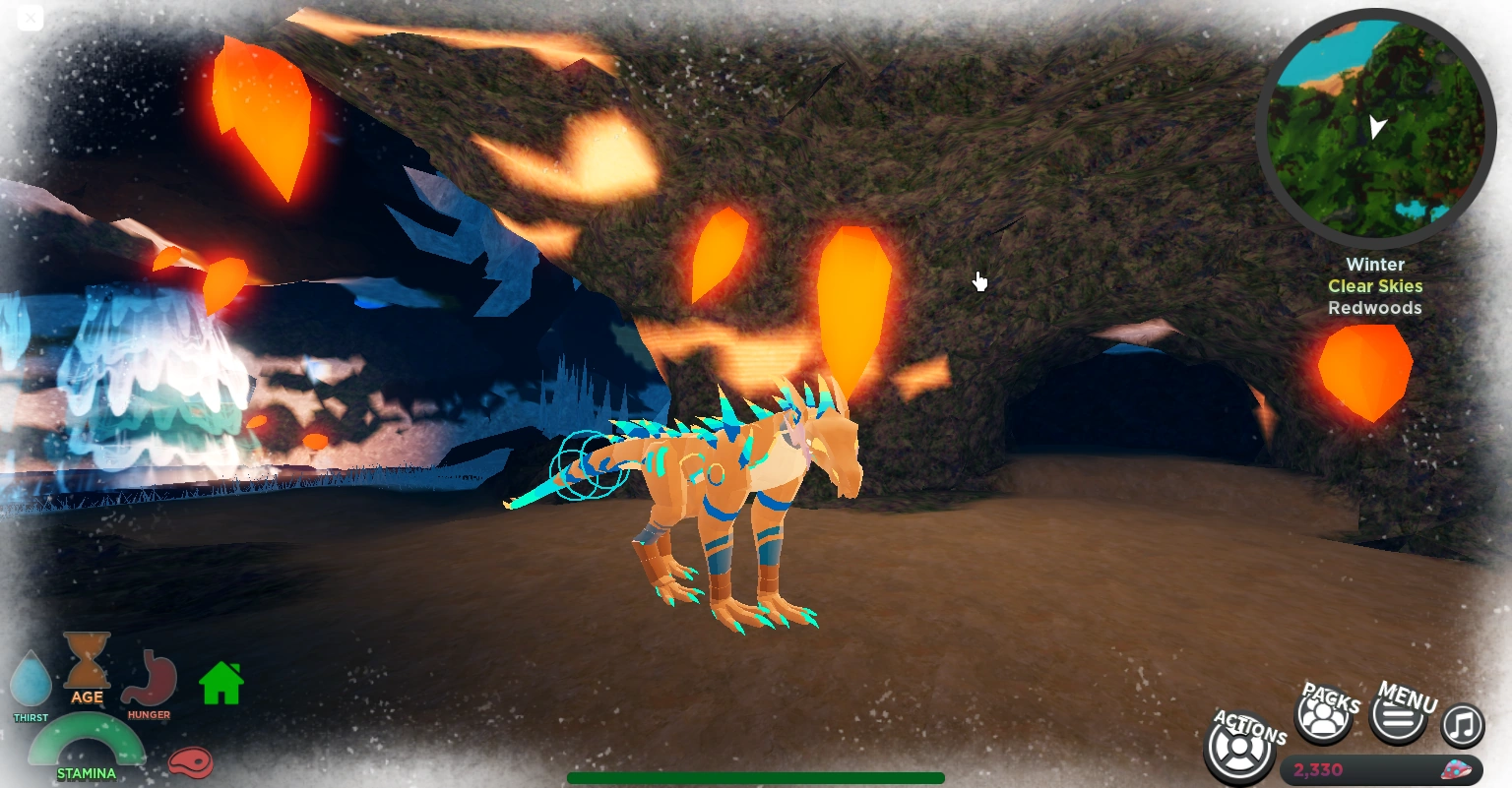Click the Clear Skies weather text
This screenshot has height=788, width=1512.
(x=1375, y=286)
